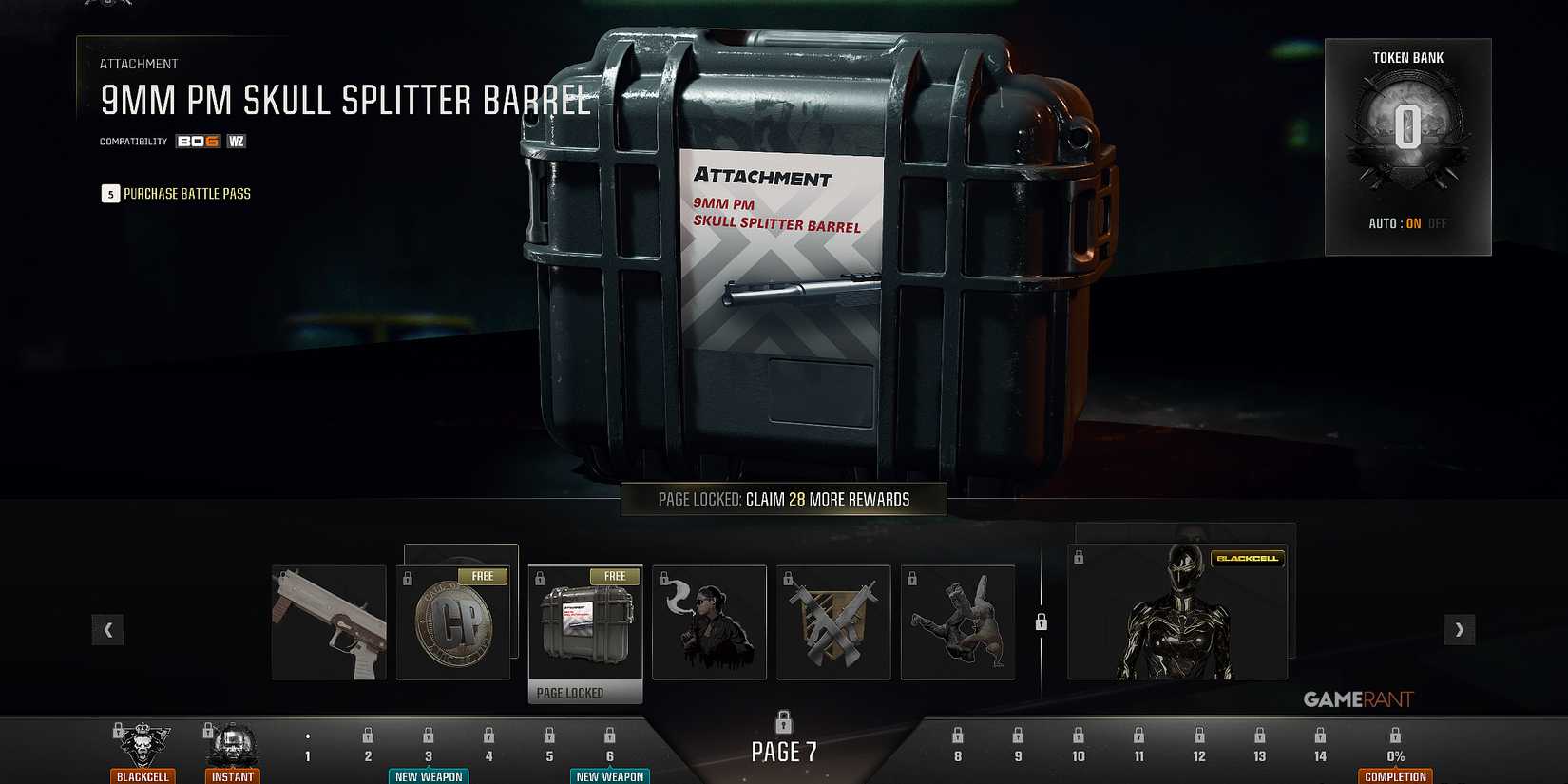Open the BlackCell operator reward
This screenshot has width=1568, height=784.
click(1178, 613)
